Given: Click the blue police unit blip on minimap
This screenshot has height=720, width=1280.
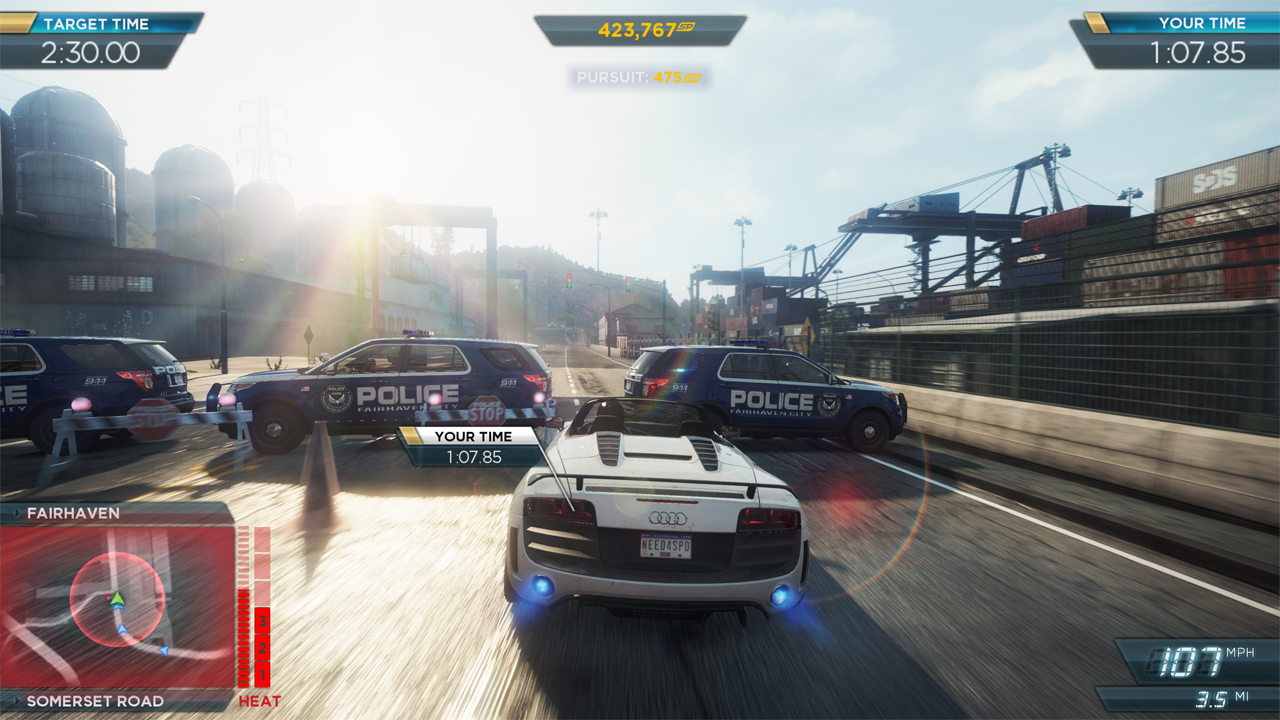Looking at the screenshot, I should coord(122,628).
